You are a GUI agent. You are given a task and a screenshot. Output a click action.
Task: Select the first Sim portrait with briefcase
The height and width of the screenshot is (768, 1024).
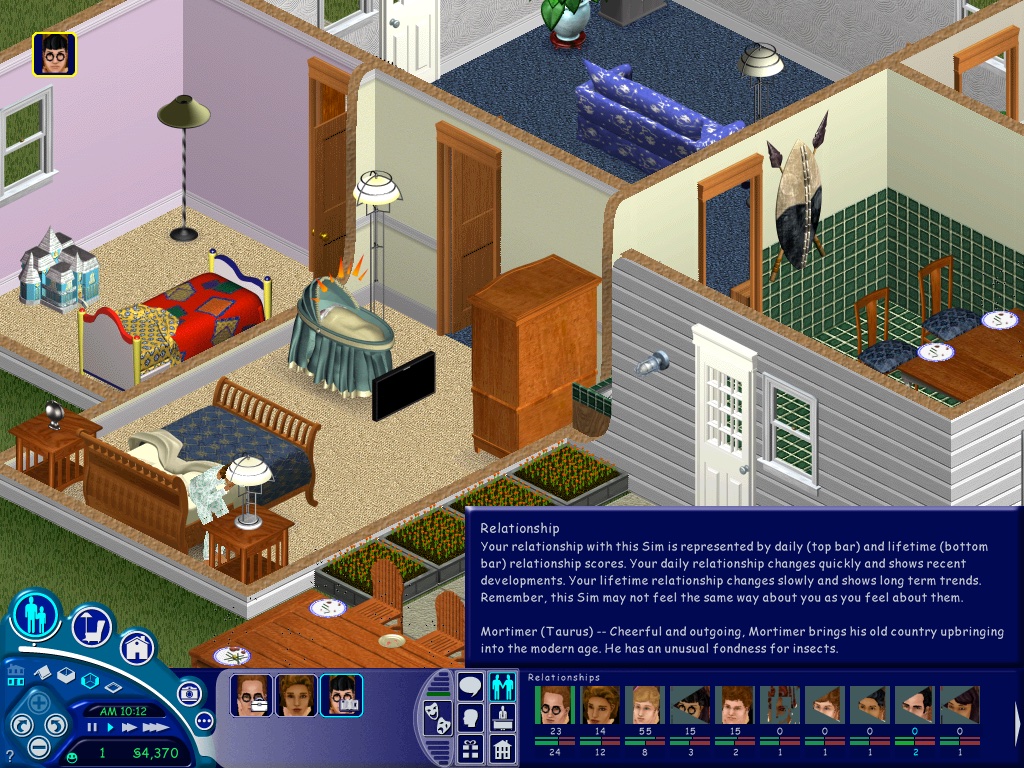coord(251,695)
